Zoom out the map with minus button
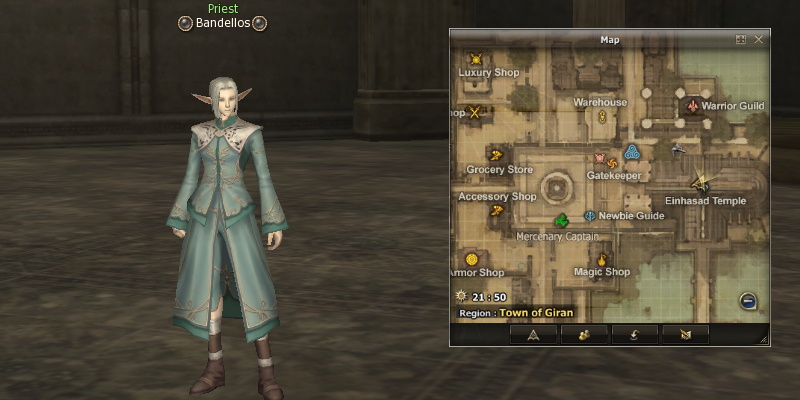This screenshot has height=400, width=800. [748, 300]
